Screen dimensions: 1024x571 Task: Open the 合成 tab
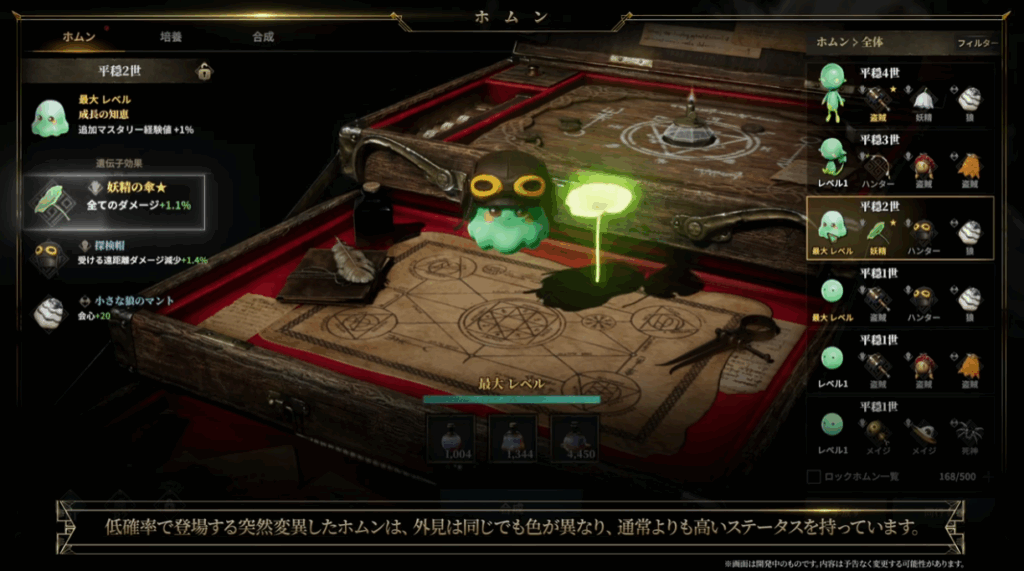263,37
